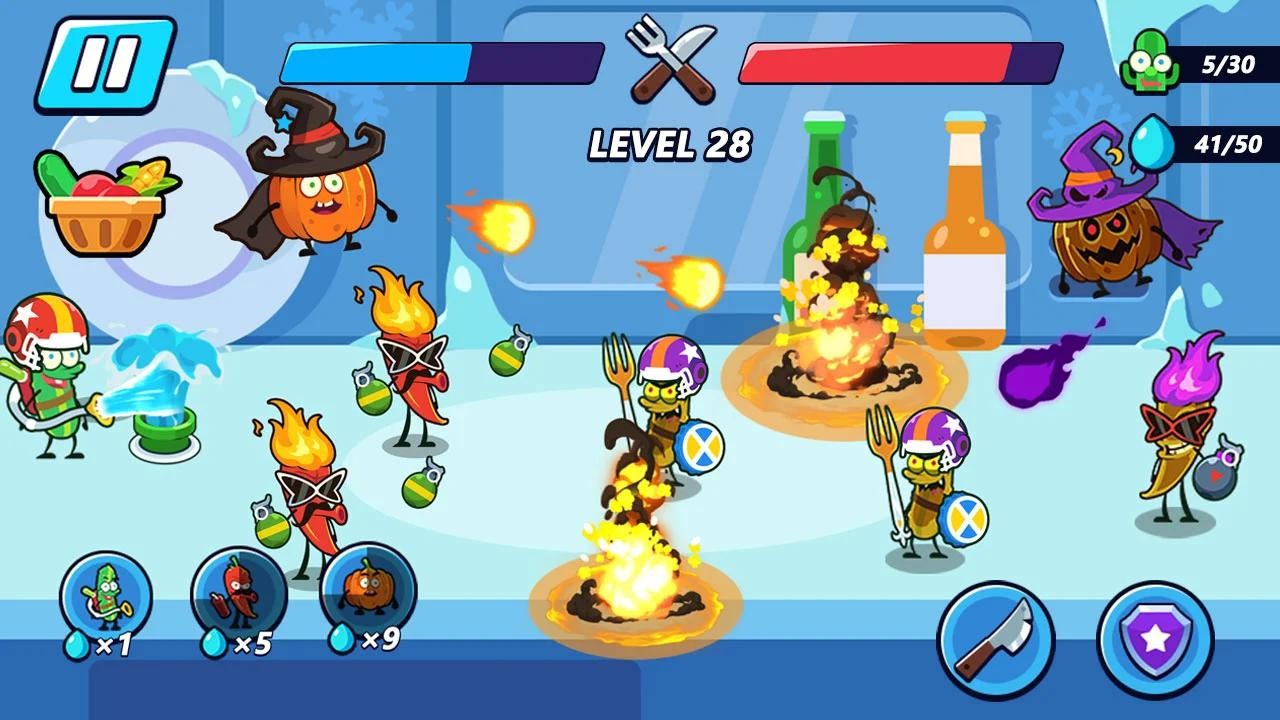This screenshot has height=720, width=1280.
Task: Activate the cleaver knife ability
Action: click(995, 640)
